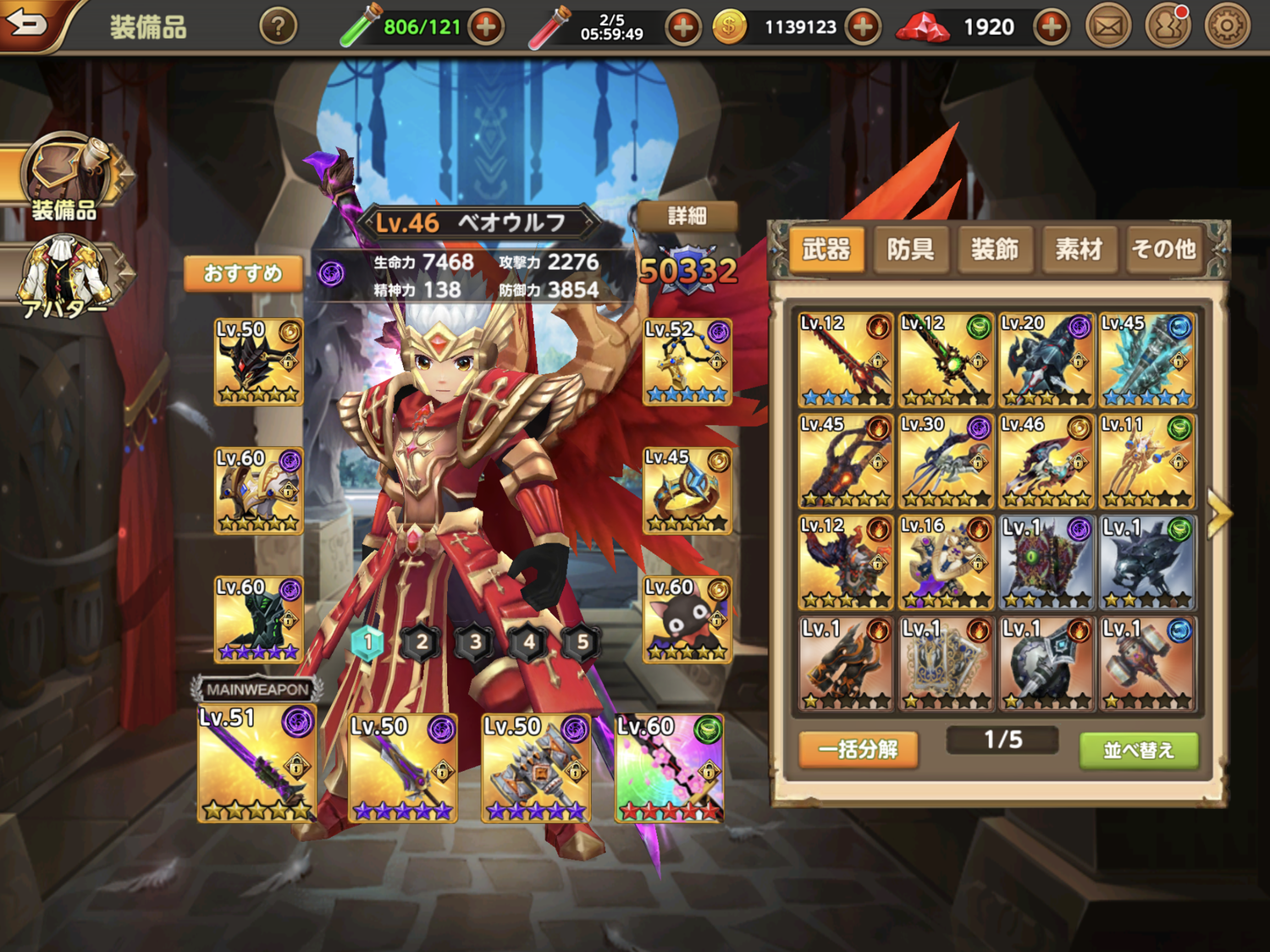This screenshot has width=1270, height=952.
Task: Show character 詳細 details
Action: pos(687,216)
